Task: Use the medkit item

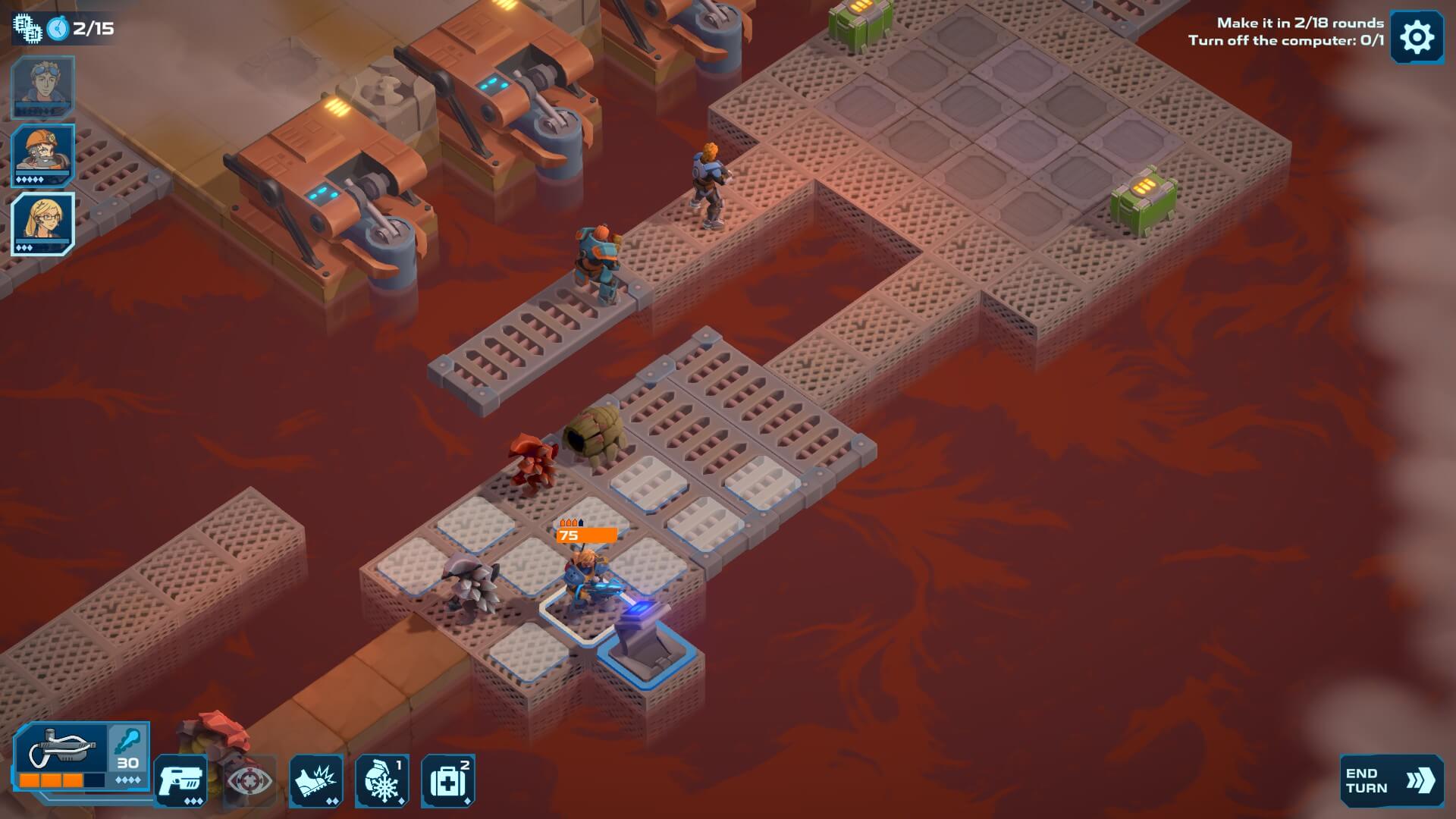Action: click(448, 780)
